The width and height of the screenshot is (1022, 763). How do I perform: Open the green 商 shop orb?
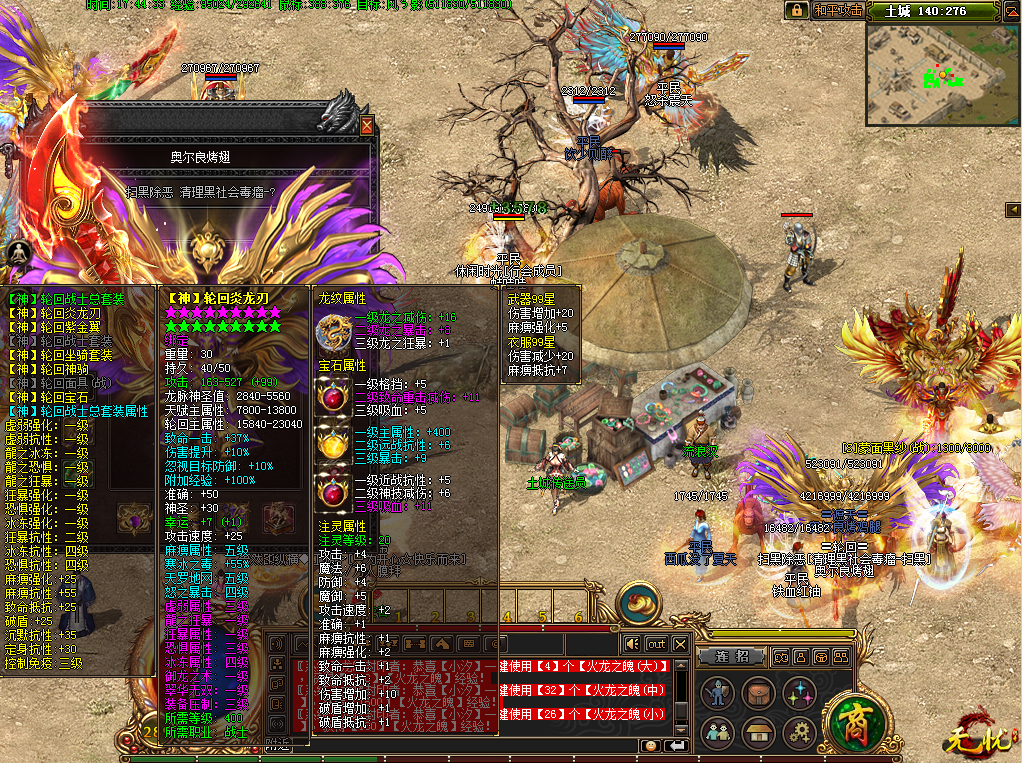coord(853,722)
